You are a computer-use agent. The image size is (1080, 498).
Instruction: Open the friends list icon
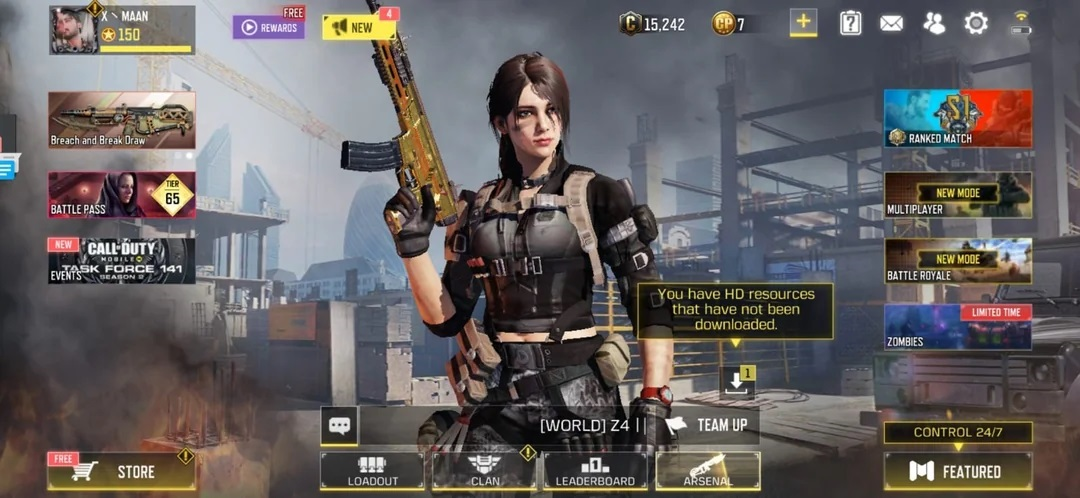coord(934,23)
